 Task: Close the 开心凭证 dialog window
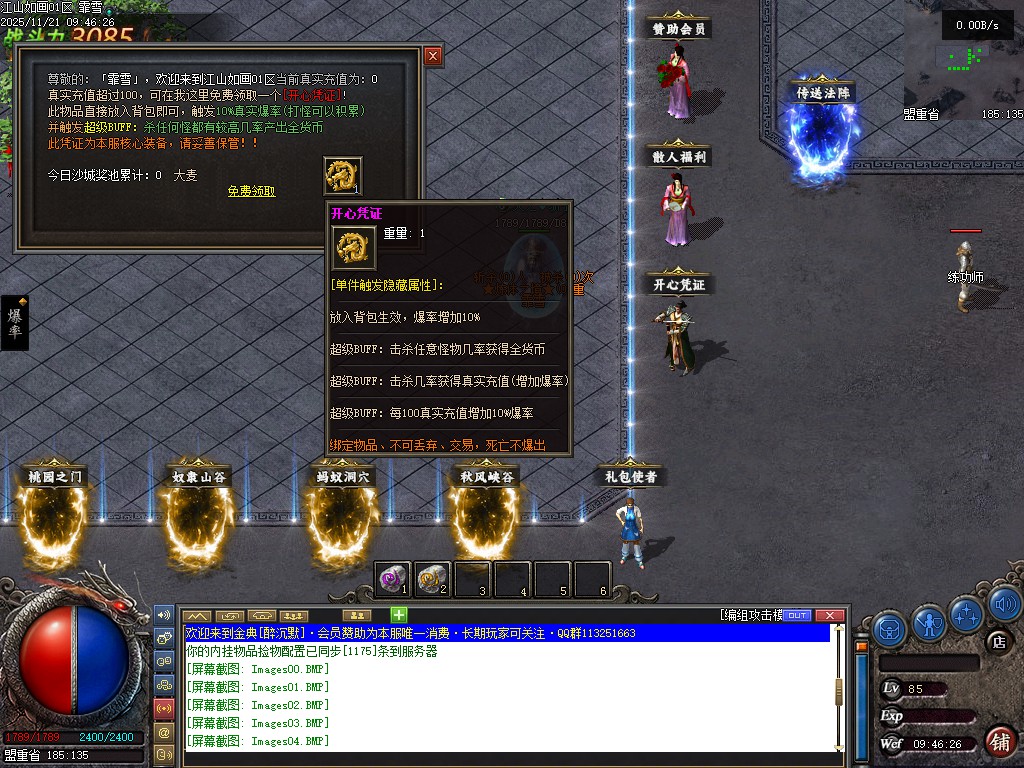[x=433, y=56]
